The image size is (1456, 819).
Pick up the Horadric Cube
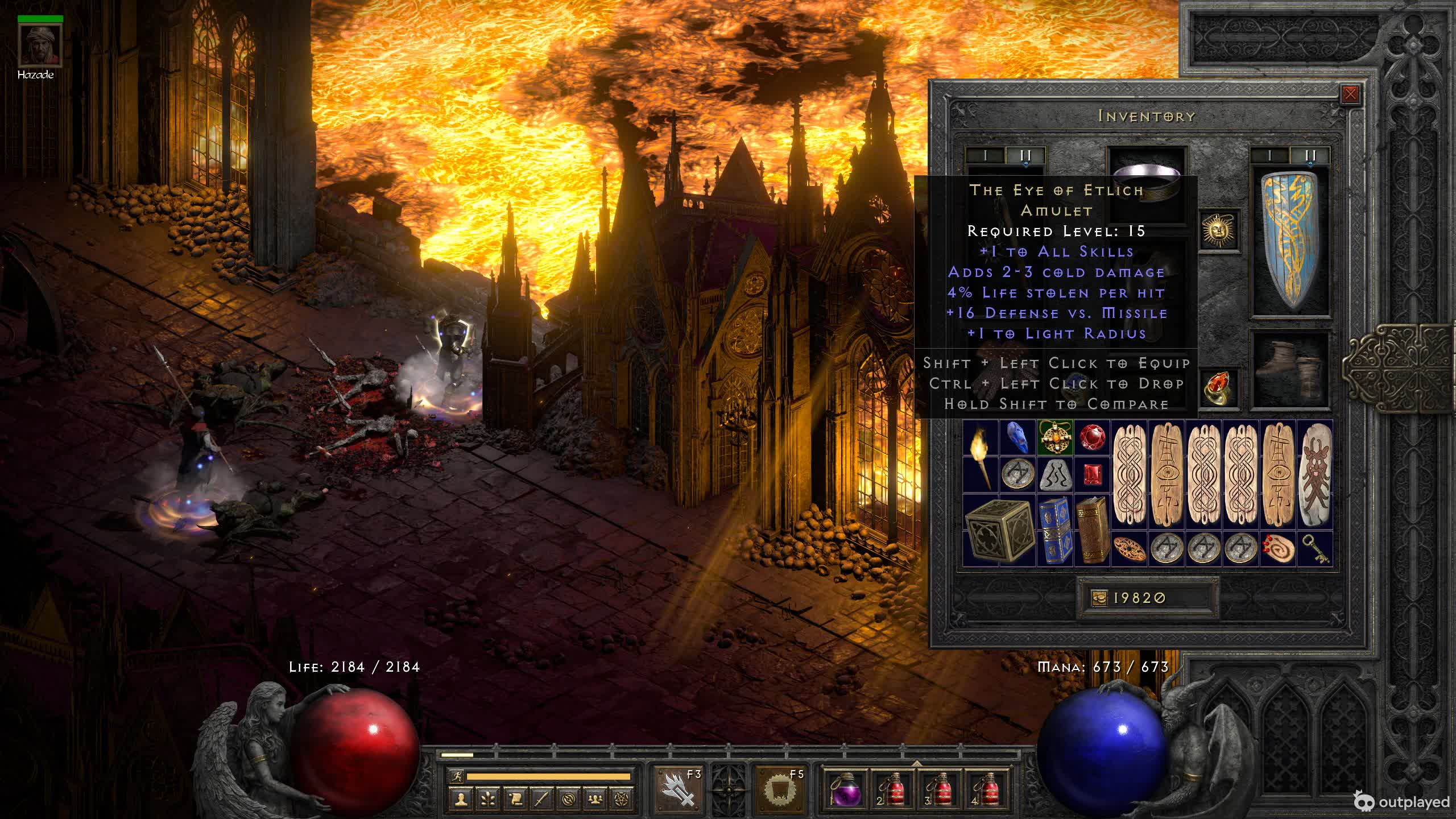click(x=999, y=531)
